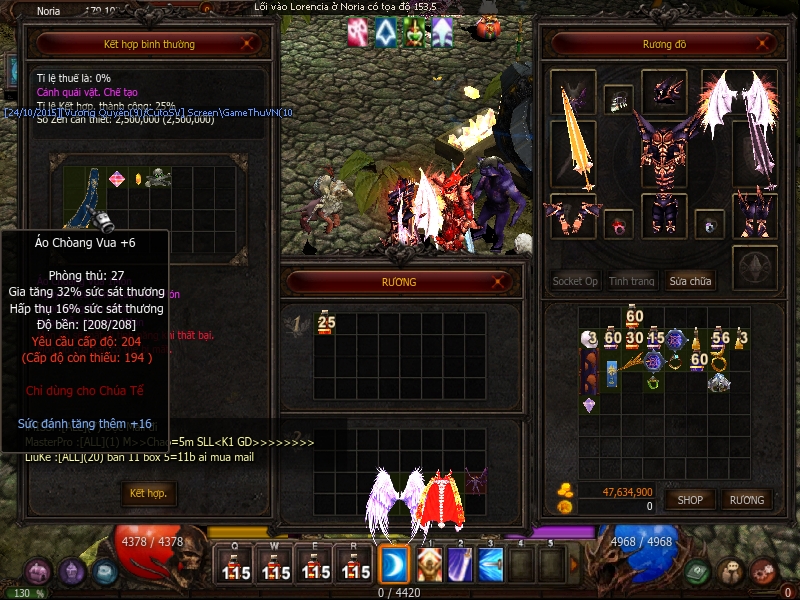Click the Tình trạng button
This screenshot has width=800, height=600.
point(632,281)
